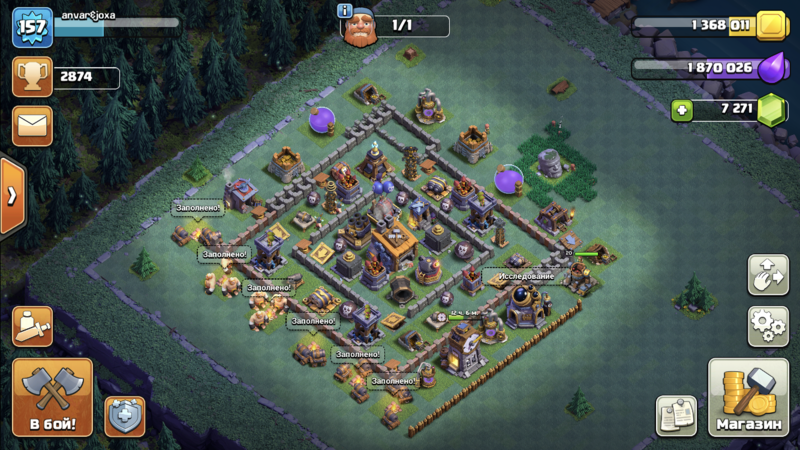
Task: Activate the shield plus button
Action: (x=125, y=415)
